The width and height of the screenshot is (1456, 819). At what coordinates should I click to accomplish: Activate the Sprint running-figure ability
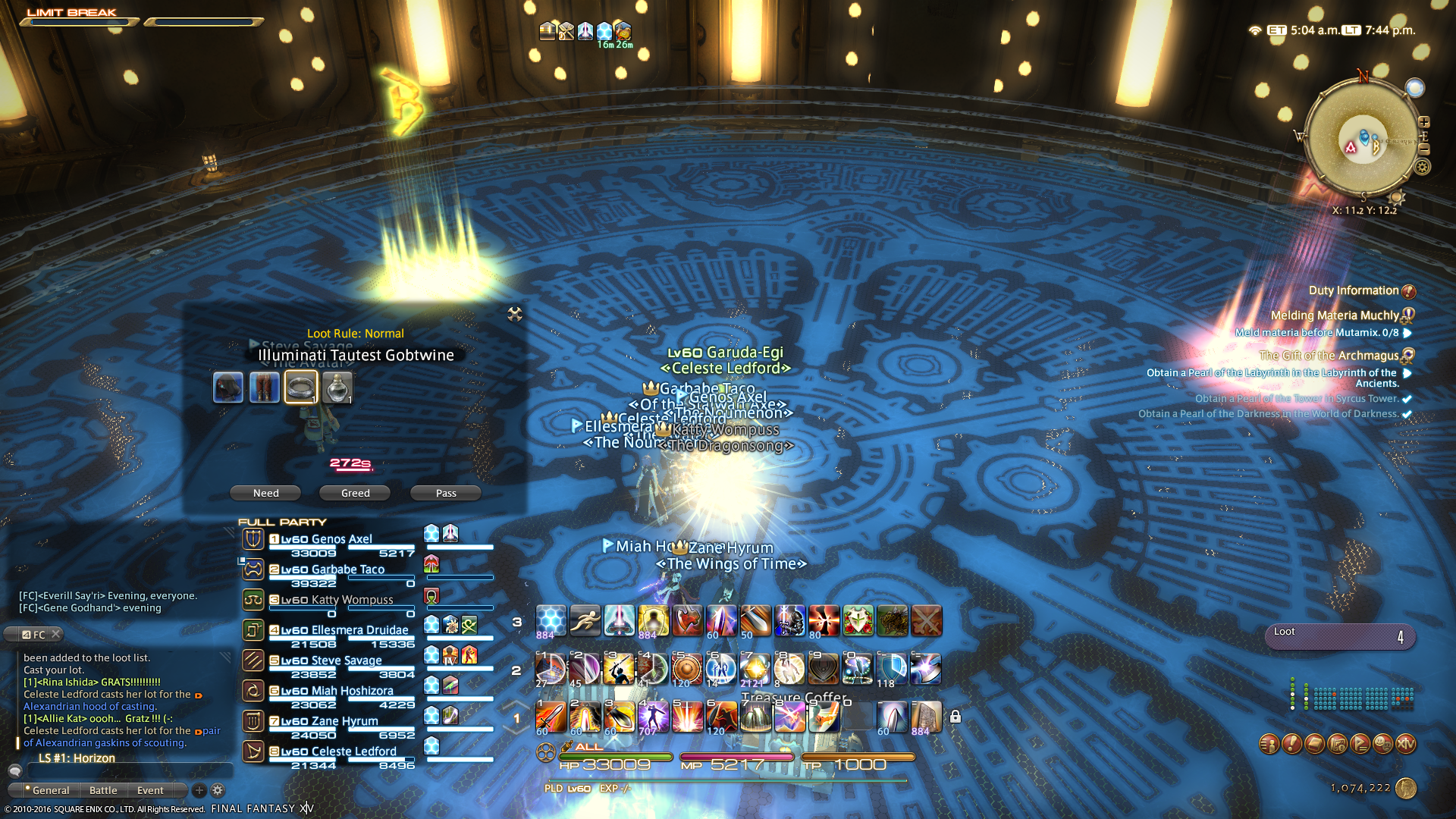tap(585, 620)
